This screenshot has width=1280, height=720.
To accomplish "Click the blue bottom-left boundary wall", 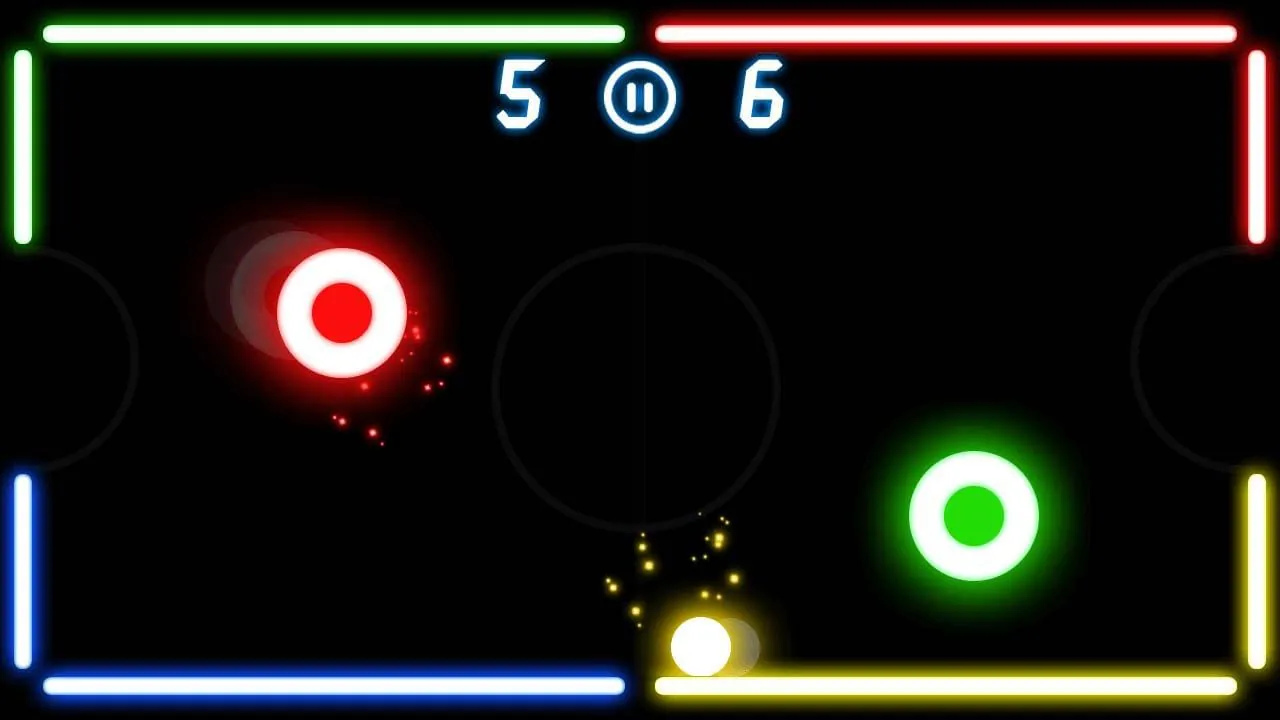I will click(330, 681).
